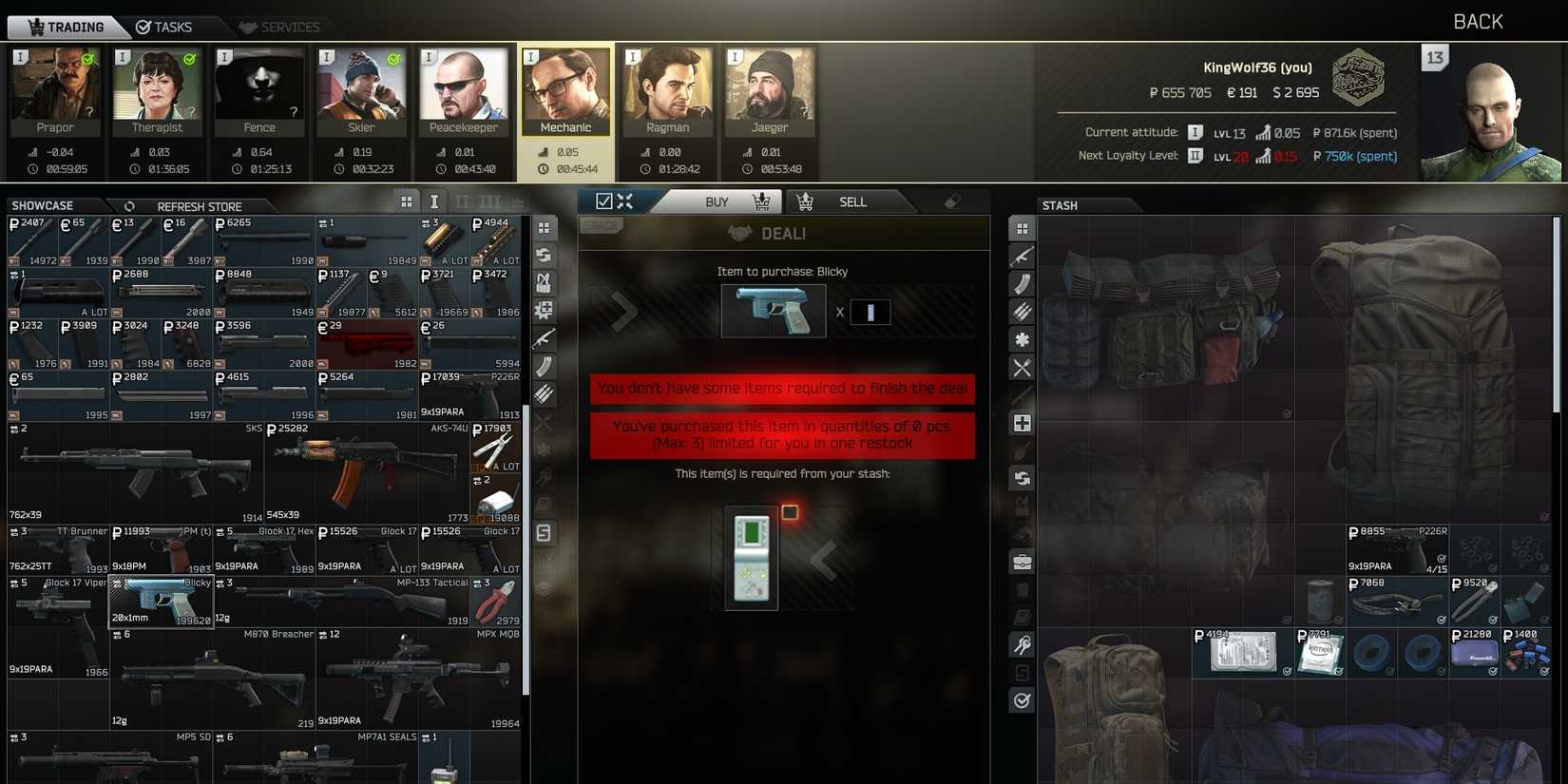Select the assault rifle filter in showcase sidebar
The height and width of the screenshot is (784, 1568).
point(544,337)
